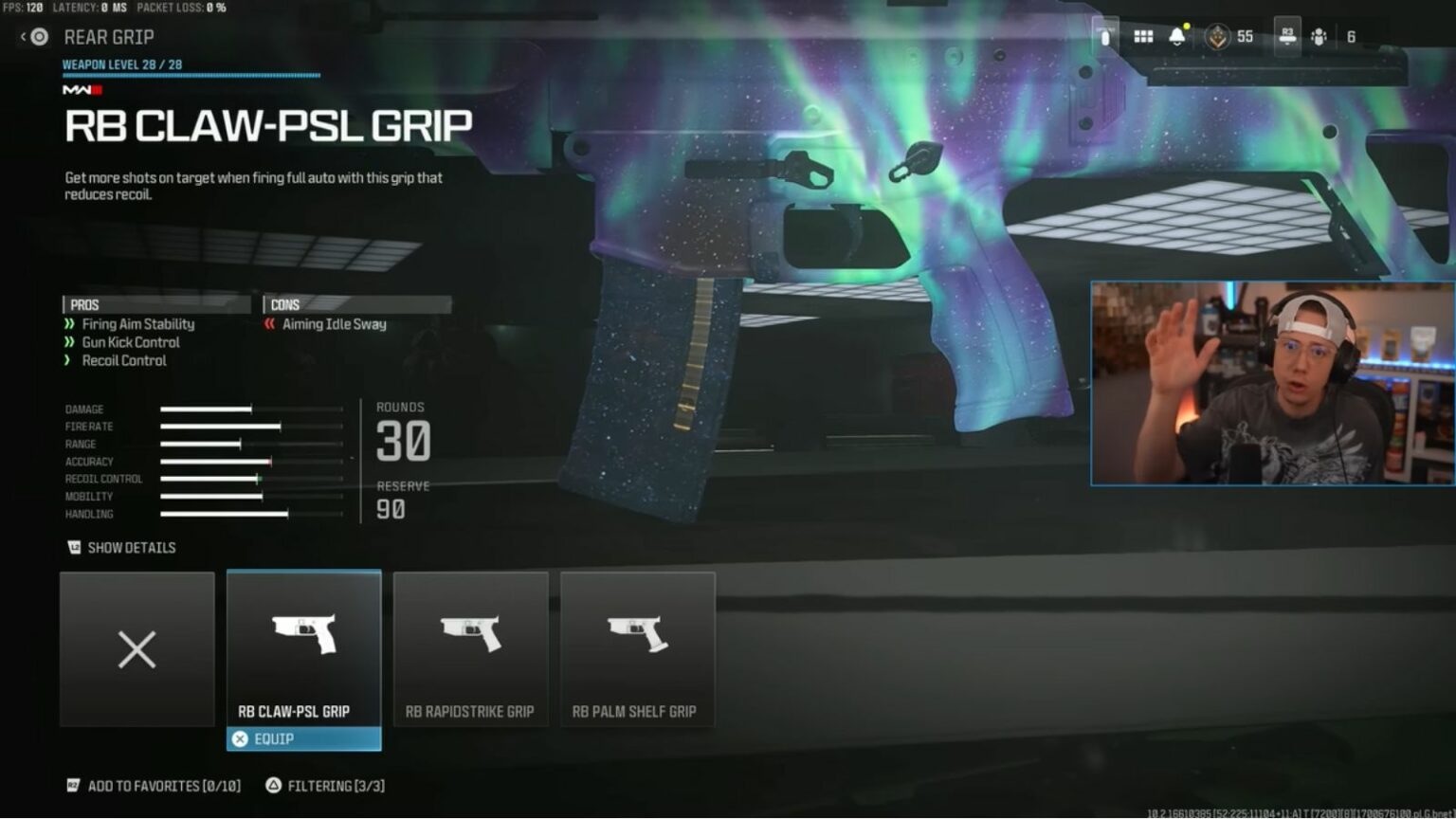Click the R3 button prompt icon

[x=1287, y=35]
